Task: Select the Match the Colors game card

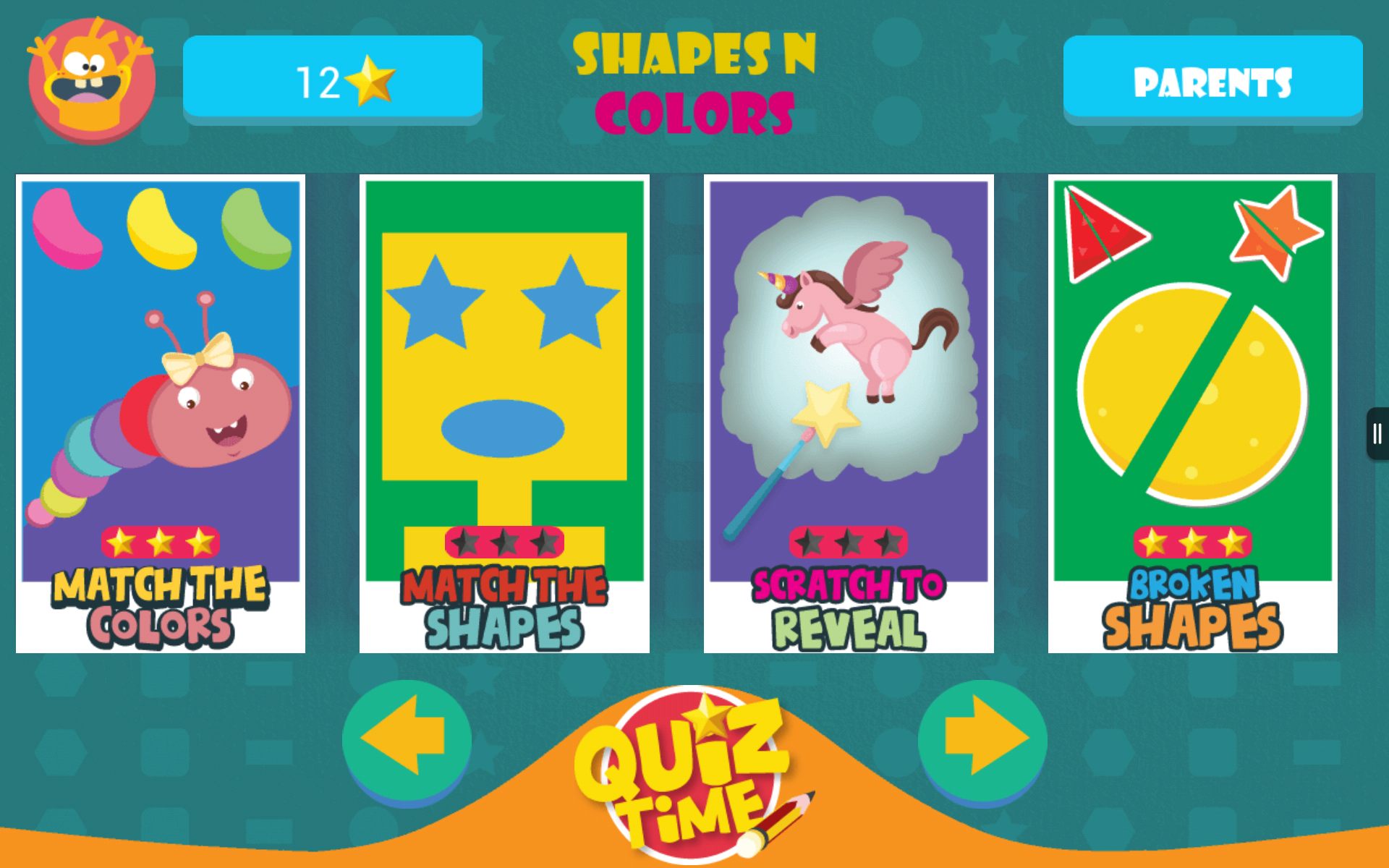Action: [161, 412]
